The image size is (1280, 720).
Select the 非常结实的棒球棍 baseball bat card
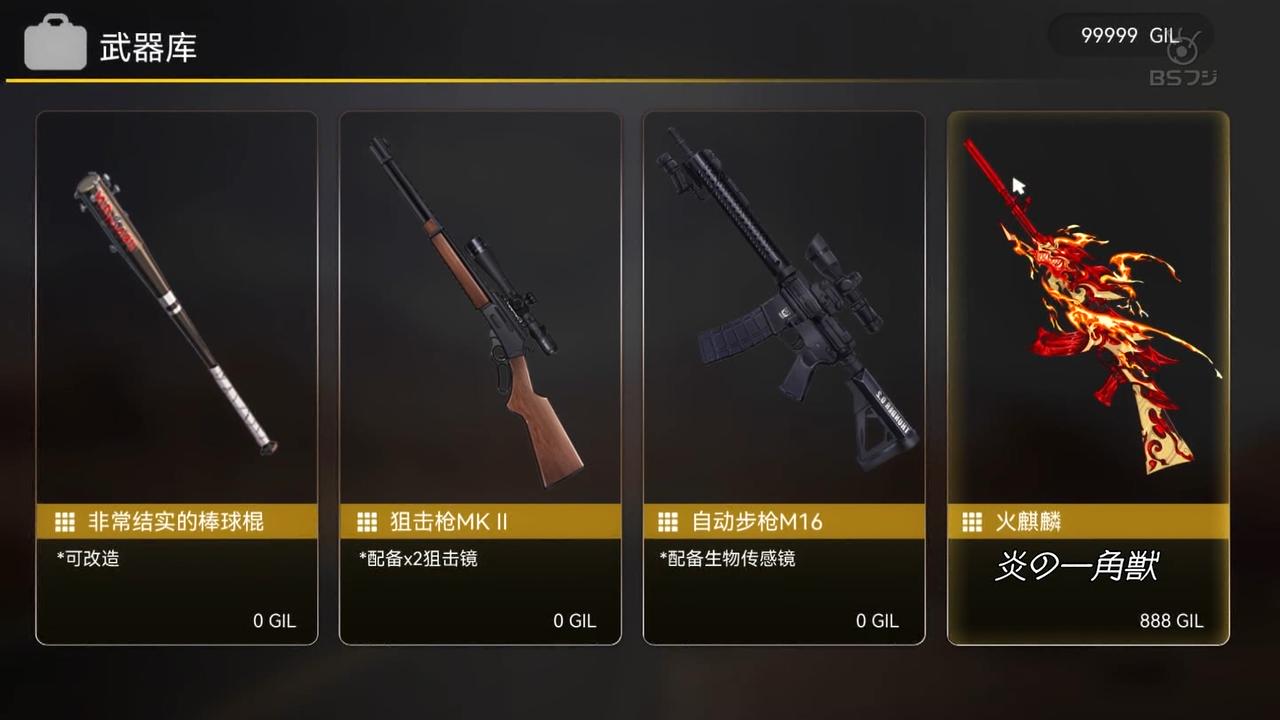click(x=176, y=377)
